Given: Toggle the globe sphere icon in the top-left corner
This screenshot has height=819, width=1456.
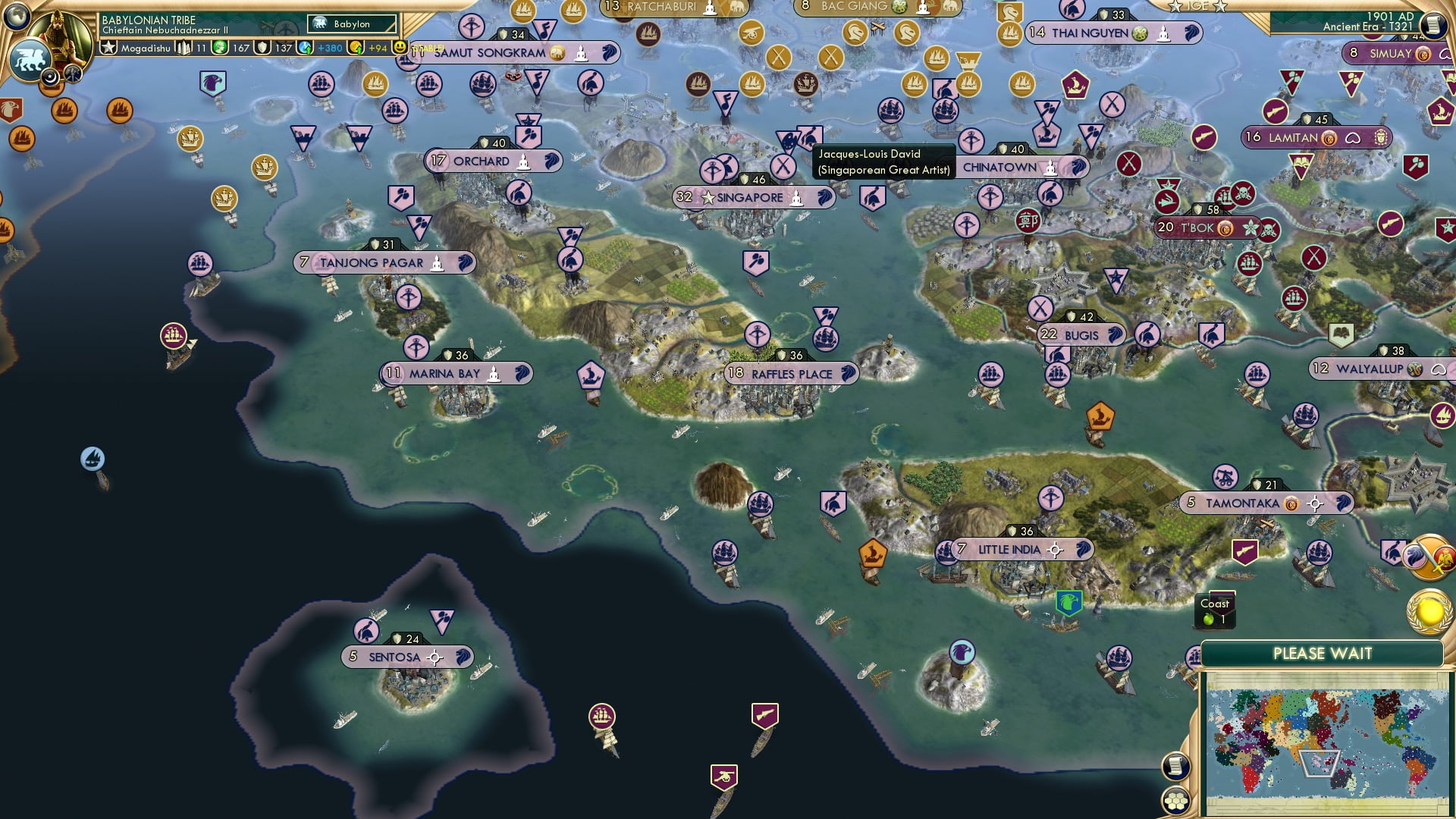Looking at the screenshot, I should pyautogui.click(x=17, y=17).
